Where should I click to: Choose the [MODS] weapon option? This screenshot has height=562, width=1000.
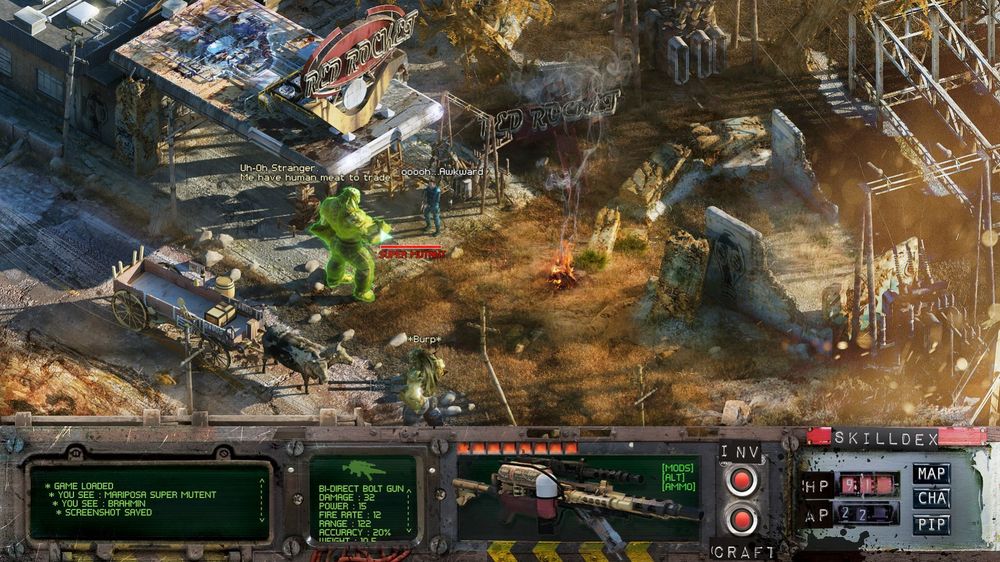(677, 467)
